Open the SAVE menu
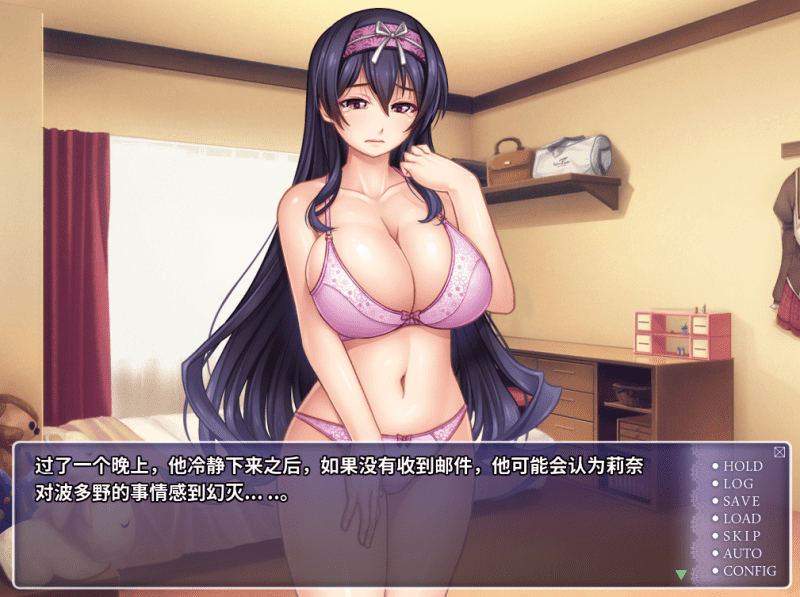This screenshot has height=597, width=800. point(741,501)
